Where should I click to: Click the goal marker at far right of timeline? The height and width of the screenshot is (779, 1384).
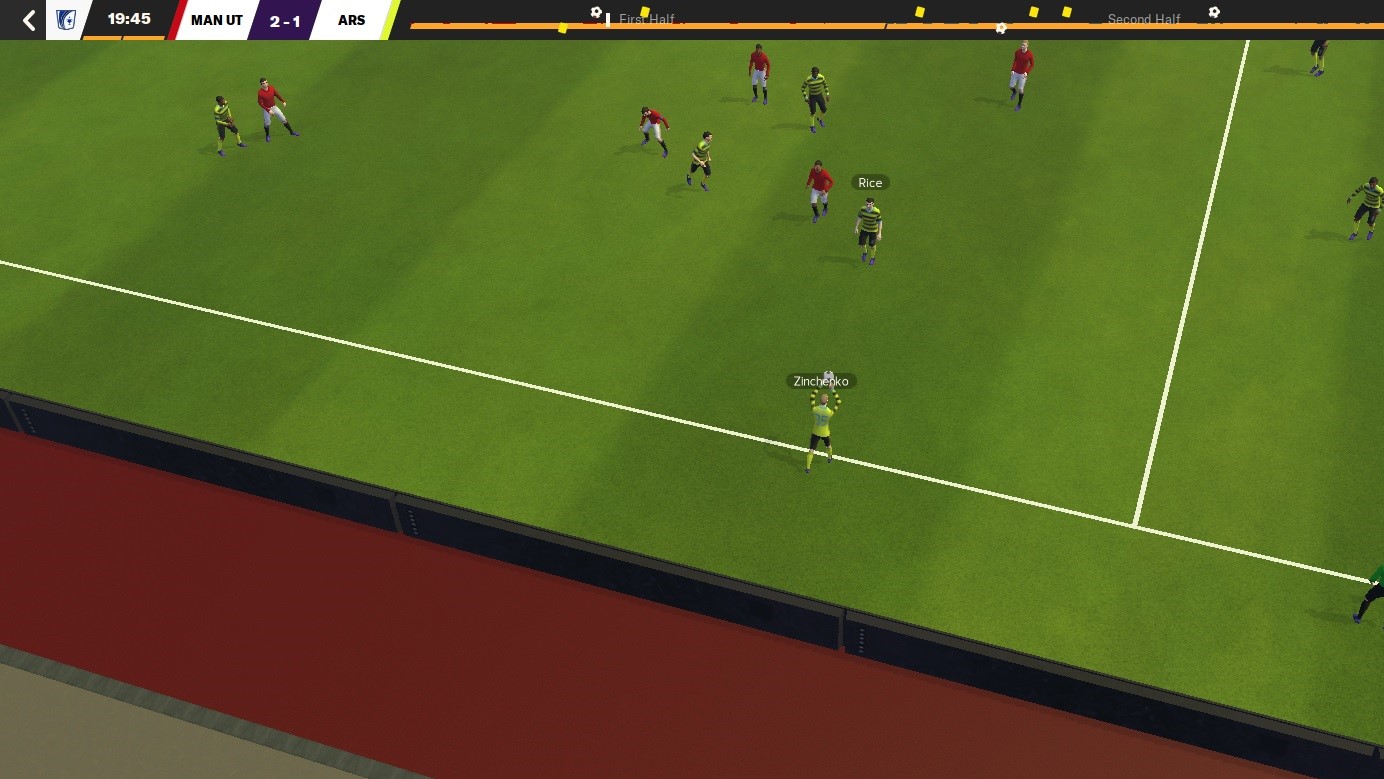point(1214,12)
